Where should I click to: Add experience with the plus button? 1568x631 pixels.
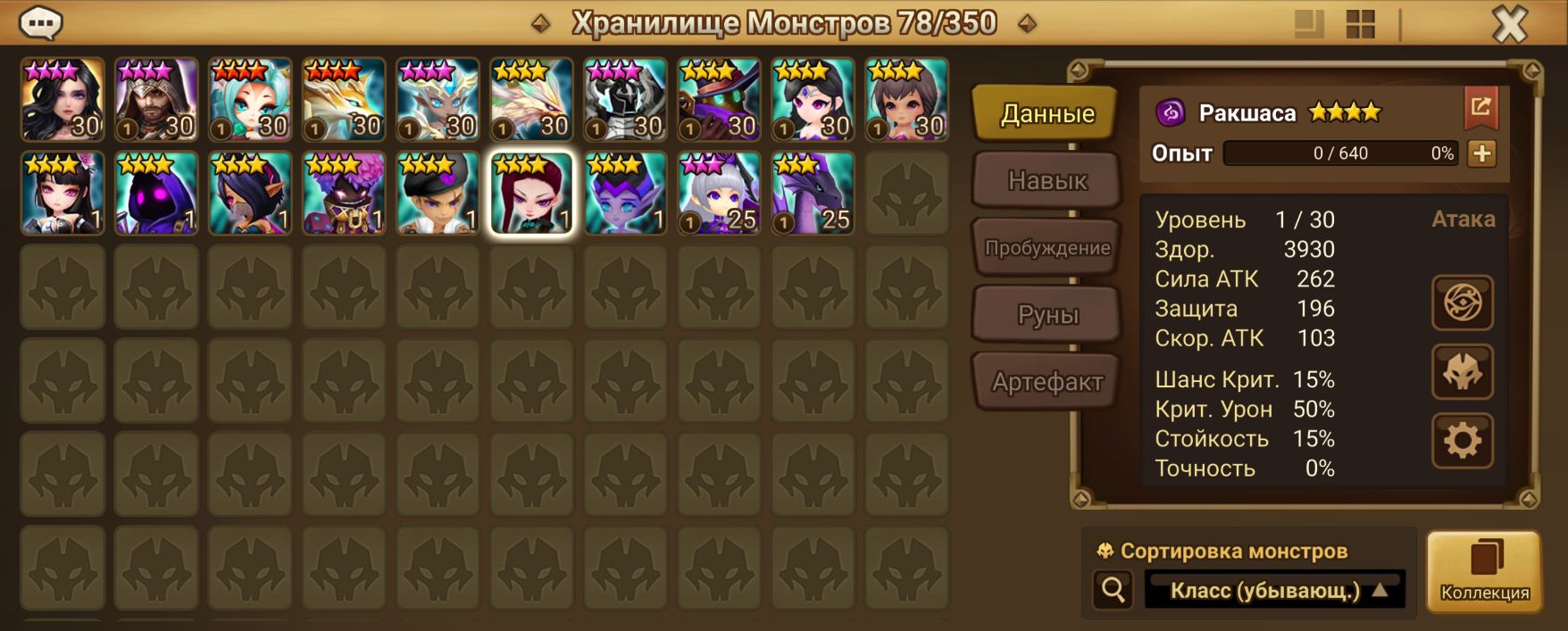[x=1481, y=154]
